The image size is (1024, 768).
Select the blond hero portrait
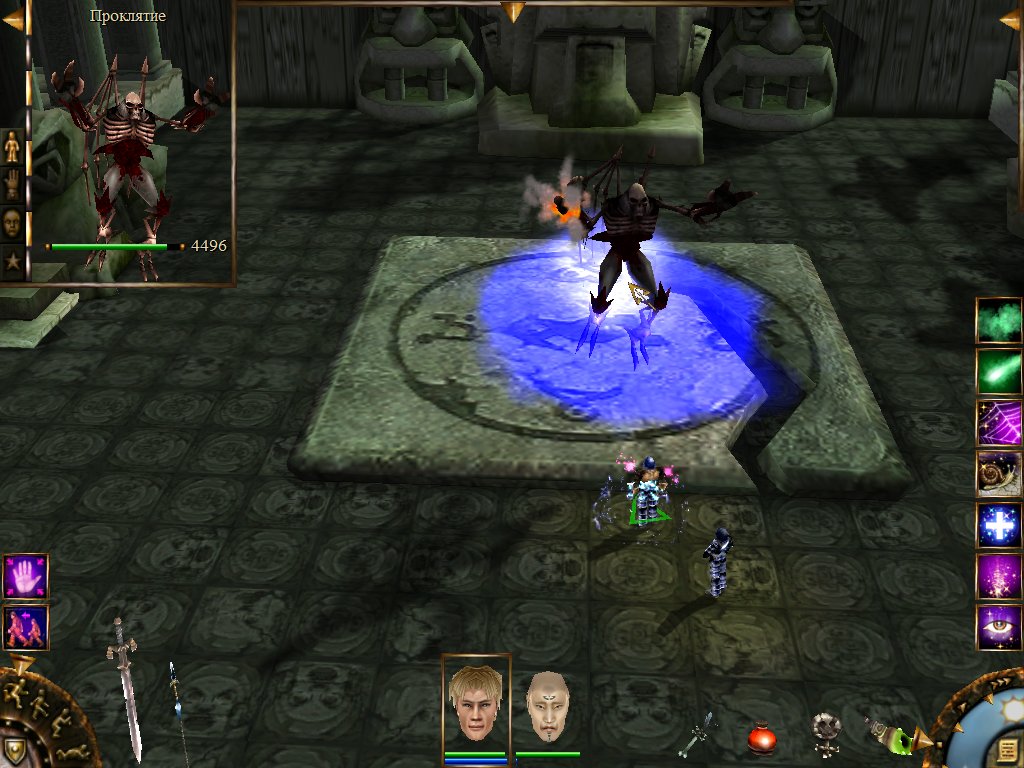pyautogui.click(x=476, y=703)
